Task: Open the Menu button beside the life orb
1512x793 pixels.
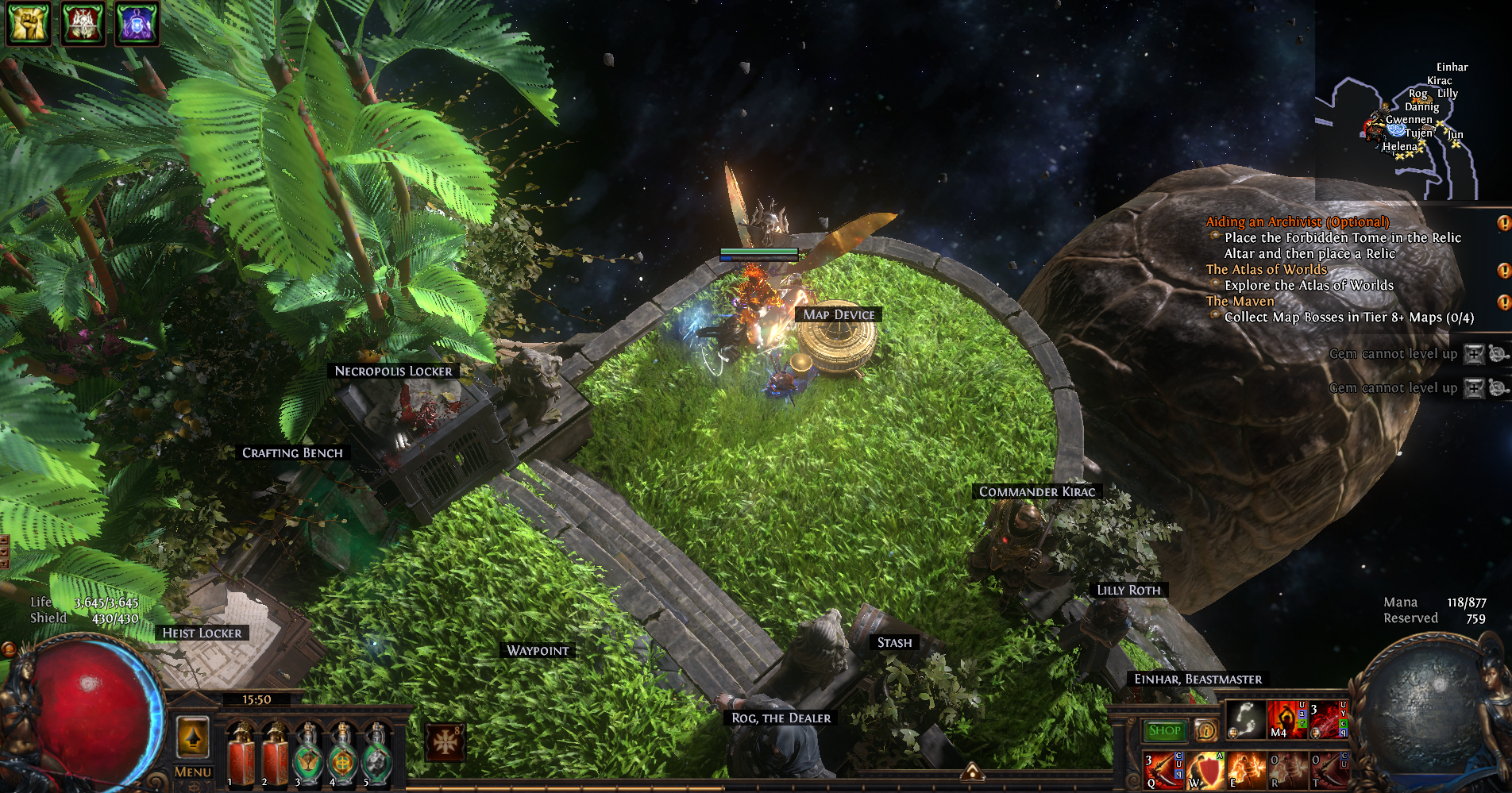Action: pyautogui.click(x=192, y=772)
